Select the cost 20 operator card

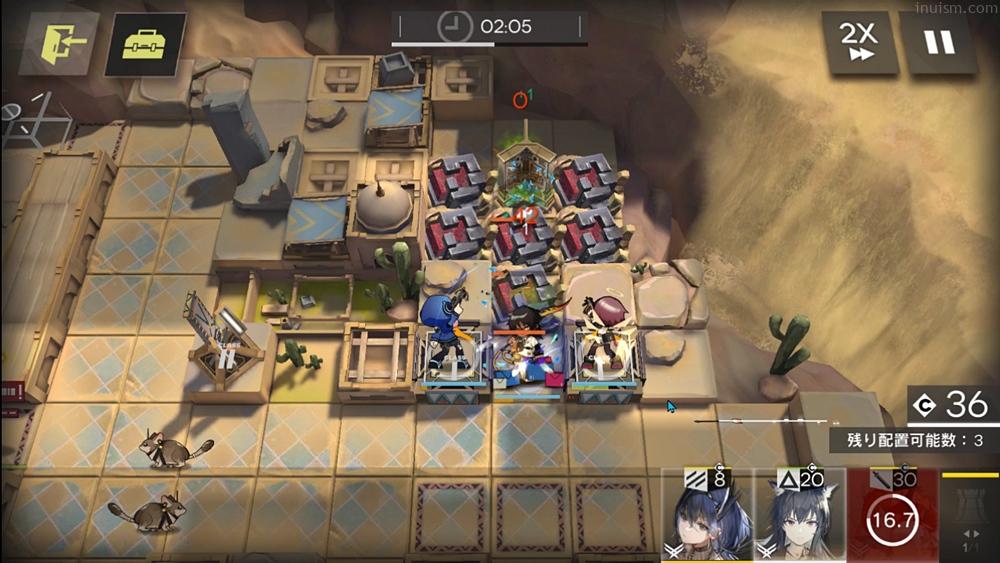coord(799,515)
